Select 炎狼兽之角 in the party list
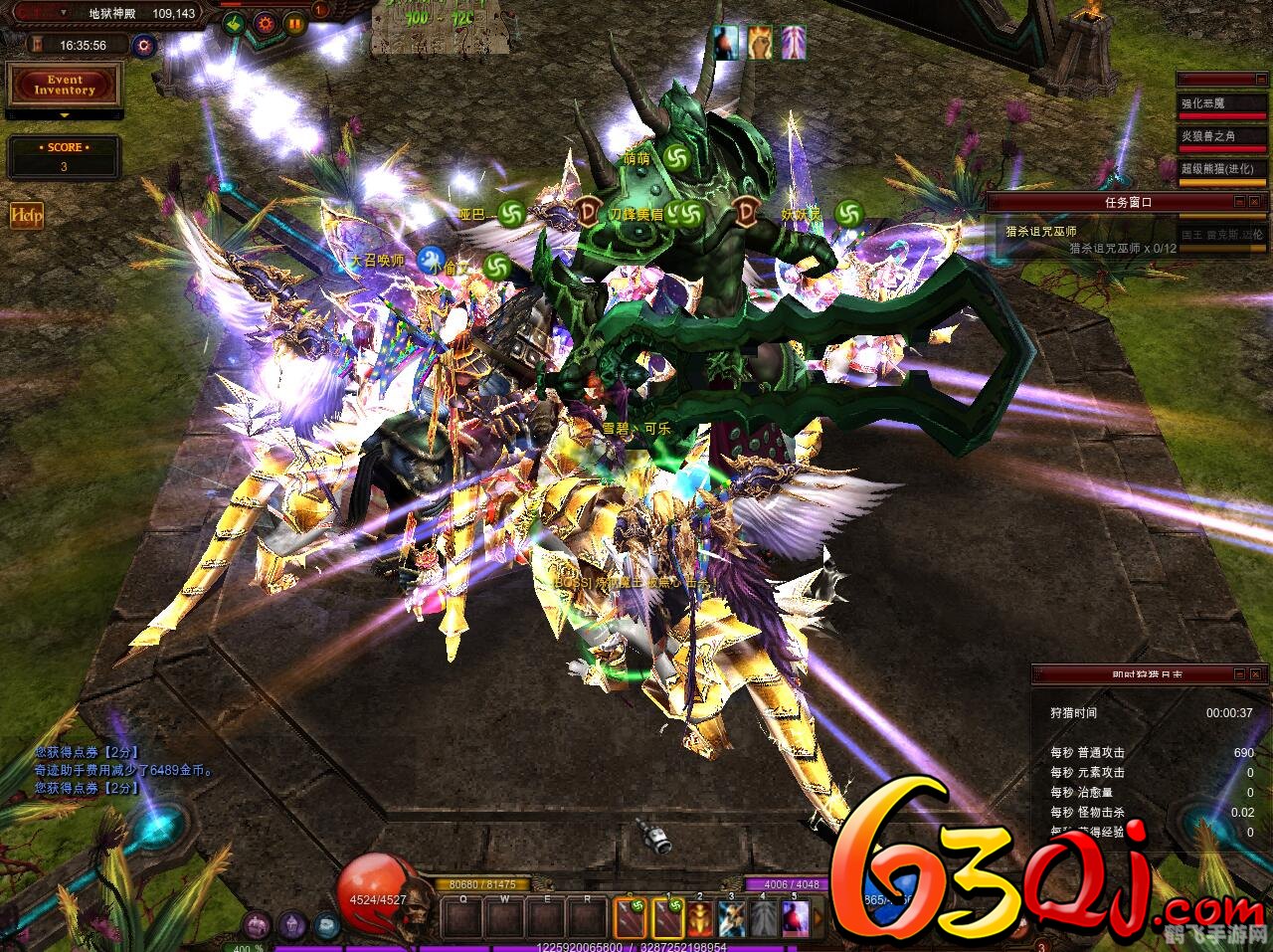Viewport: 1273px width, 952px height. click(1222, 136)
